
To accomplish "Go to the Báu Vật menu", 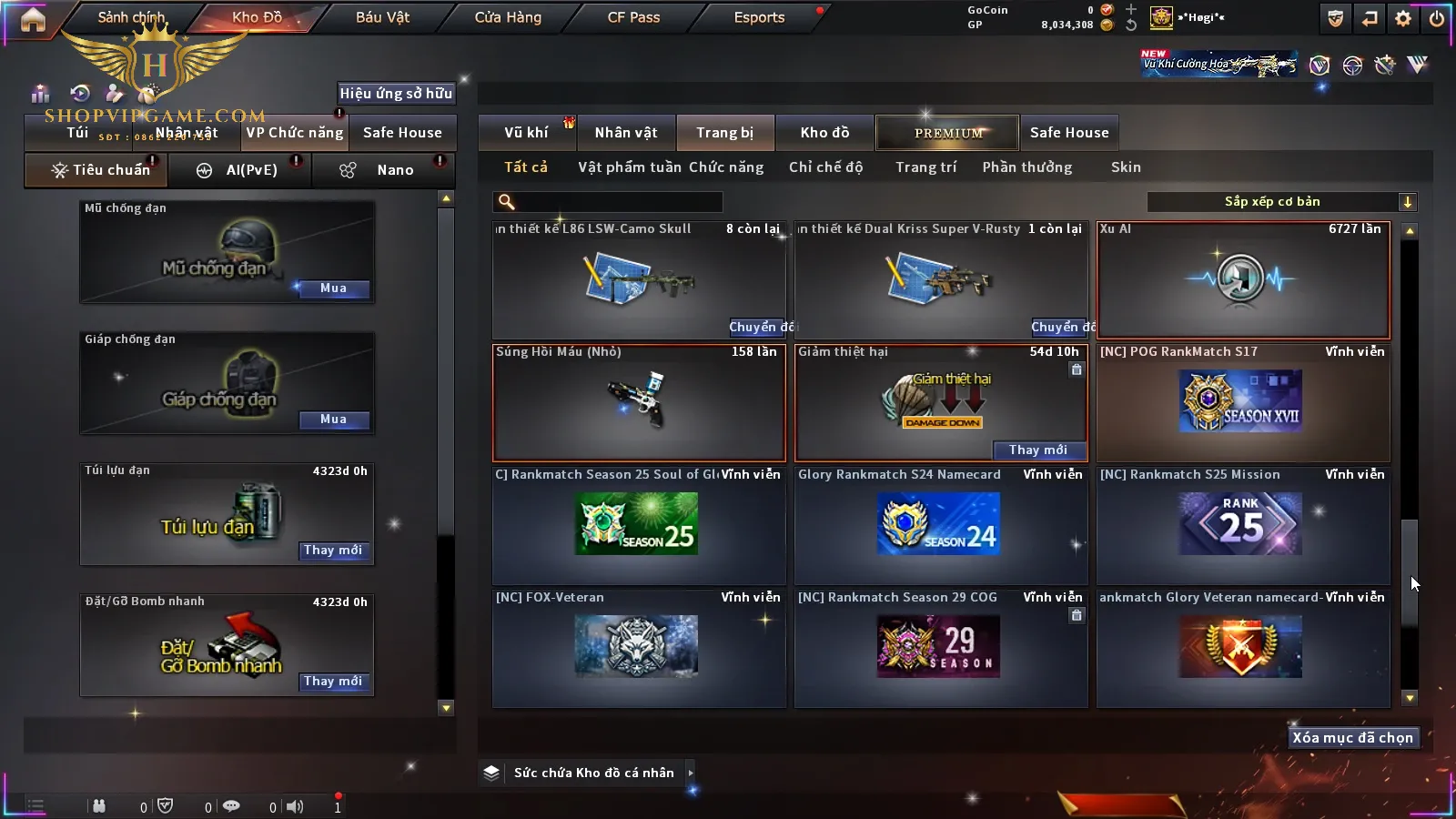I will pyautogui.click(x=382, y=17).
